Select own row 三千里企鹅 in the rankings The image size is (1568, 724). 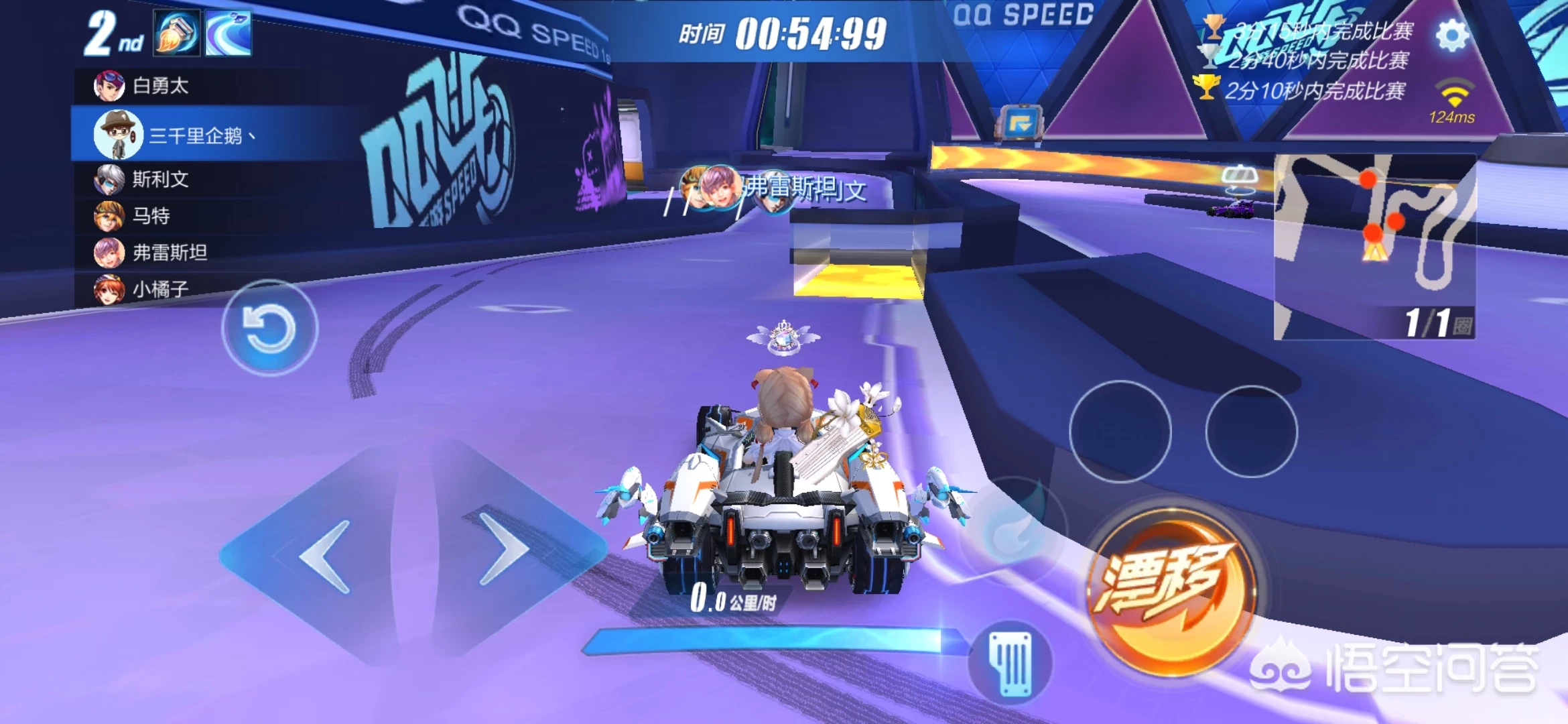point(194,136)
